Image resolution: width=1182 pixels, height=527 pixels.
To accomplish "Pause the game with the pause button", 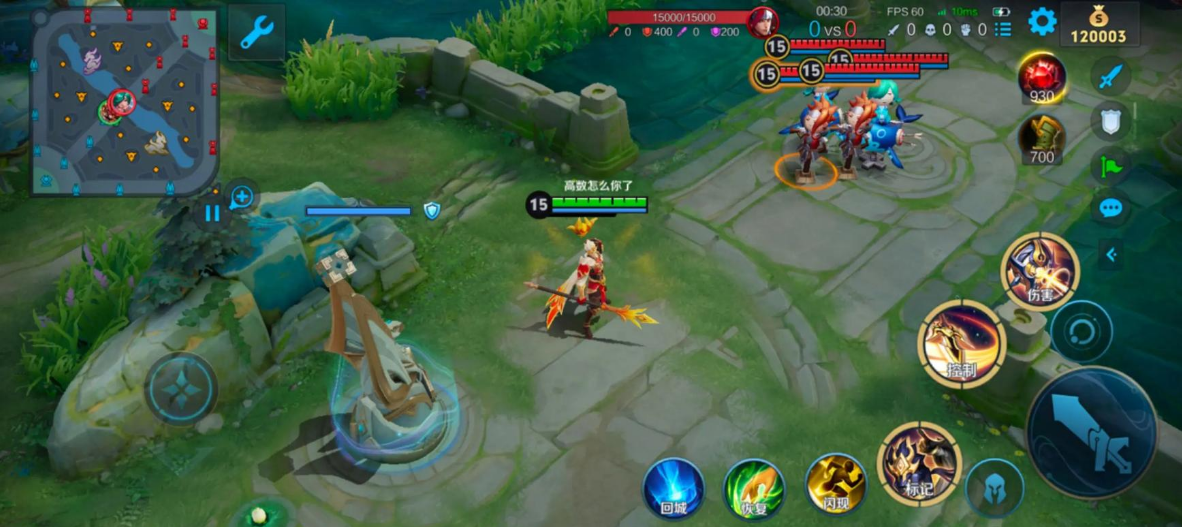I will point(212,213).
